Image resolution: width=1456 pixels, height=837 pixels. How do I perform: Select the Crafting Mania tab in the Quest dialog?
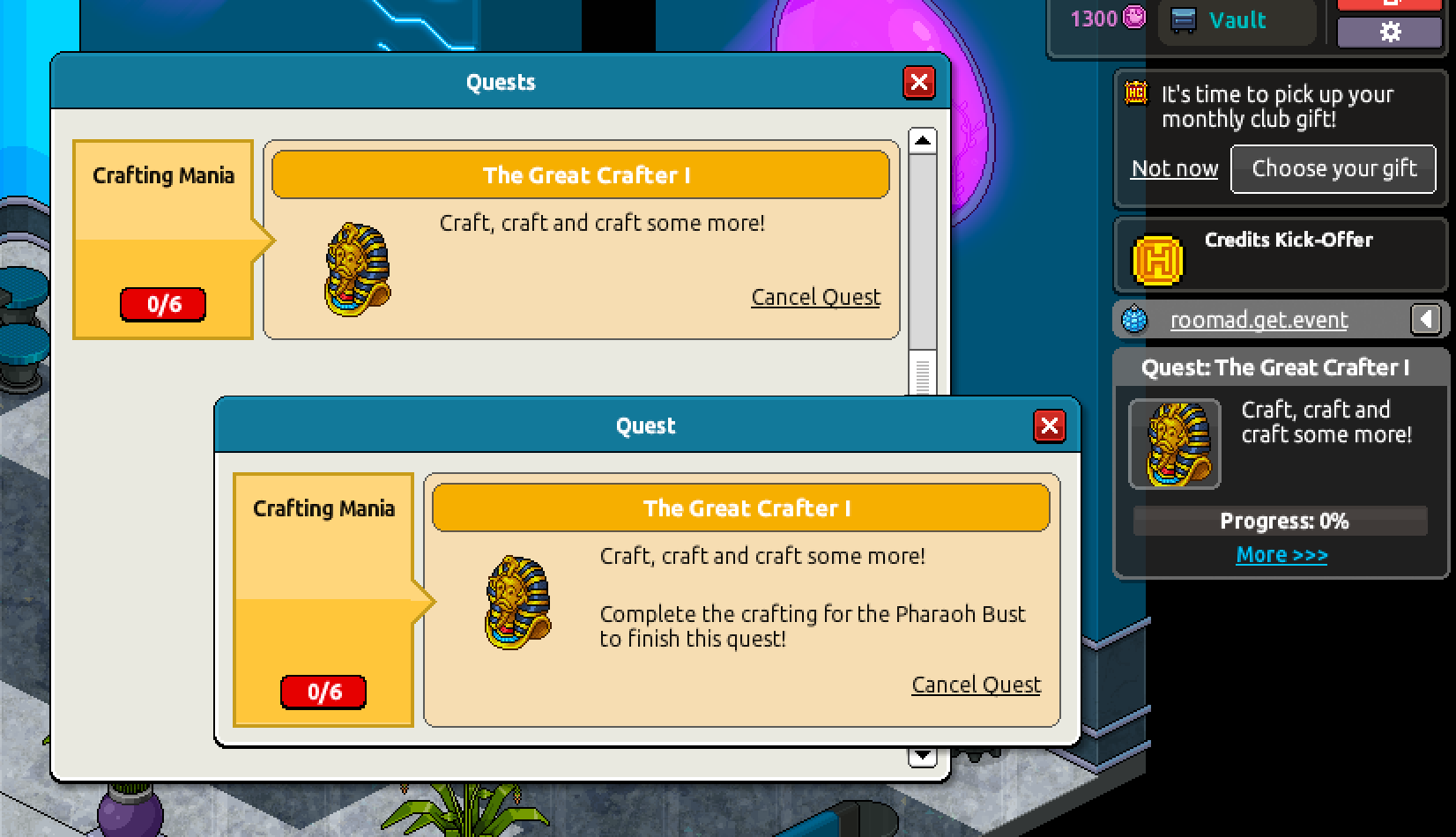(x=323, y=508)
